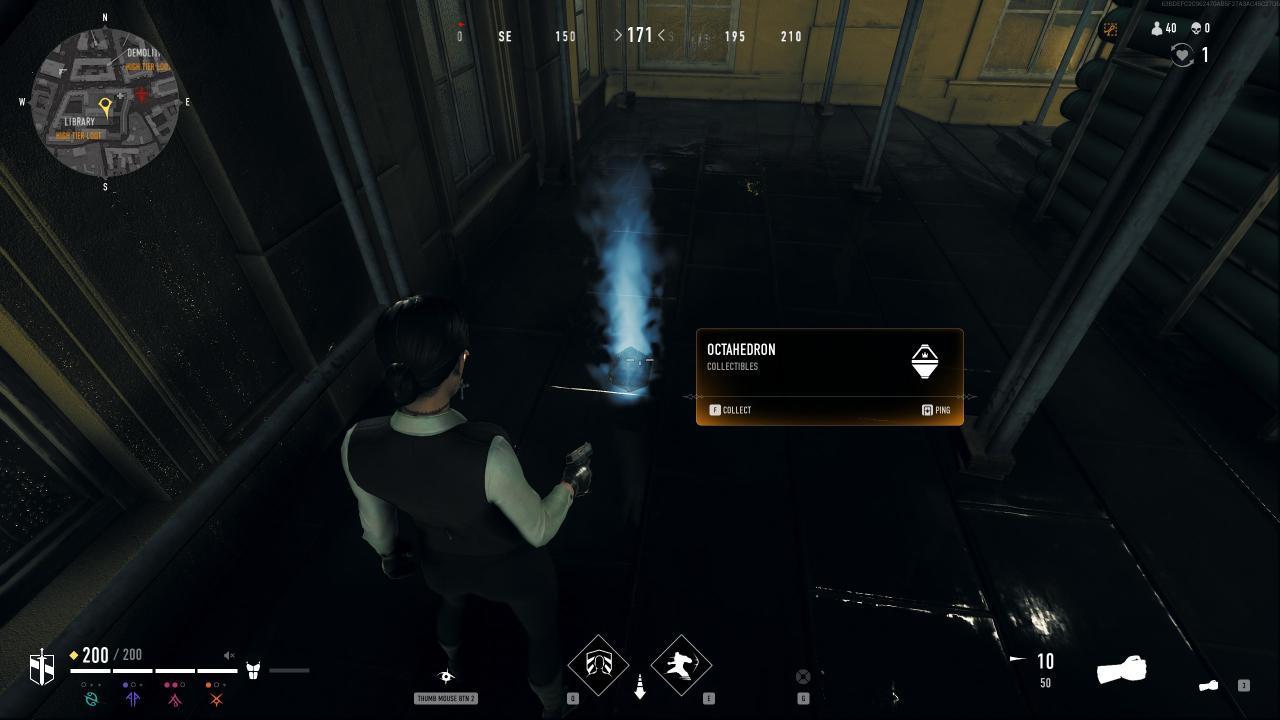The height and width of the screenshot is (720, 1280).
Task: Select the teal blood resonance icon
Action: coord(92,699)
